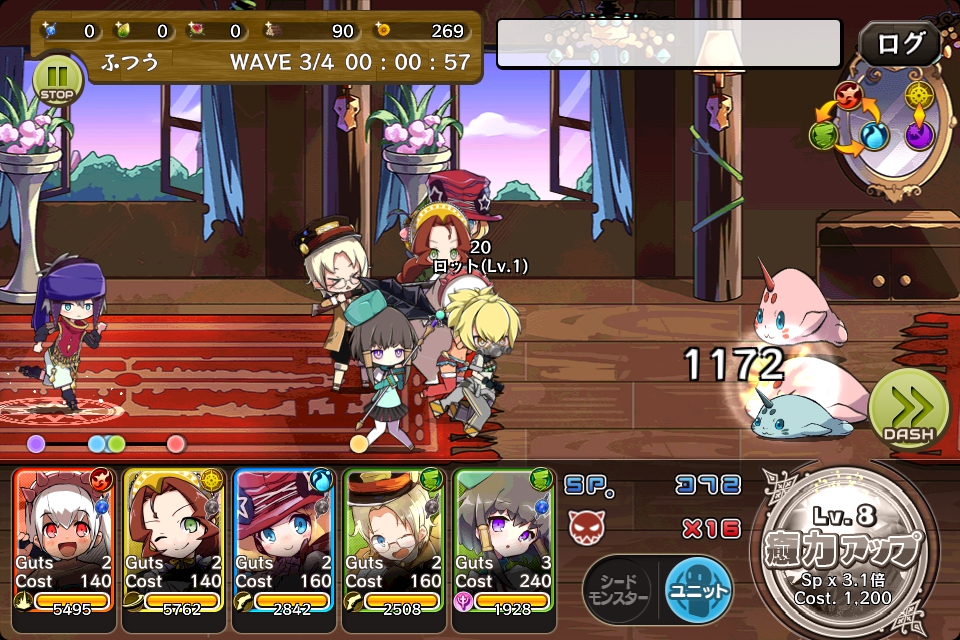Upgrade magic power with the Lv. 8 button

coord(847,550)
